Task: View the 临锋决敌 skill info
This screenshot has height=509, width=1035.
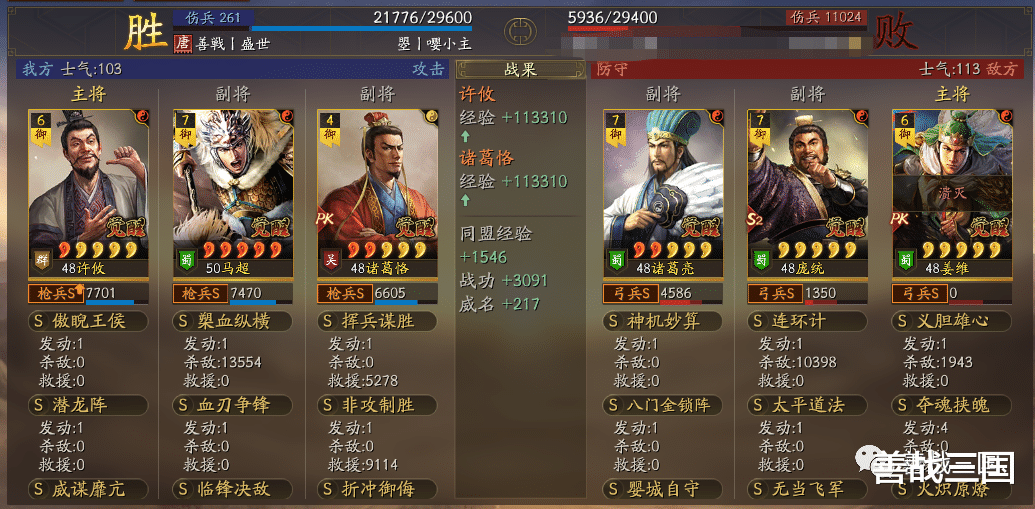Action: click(232, 489)
